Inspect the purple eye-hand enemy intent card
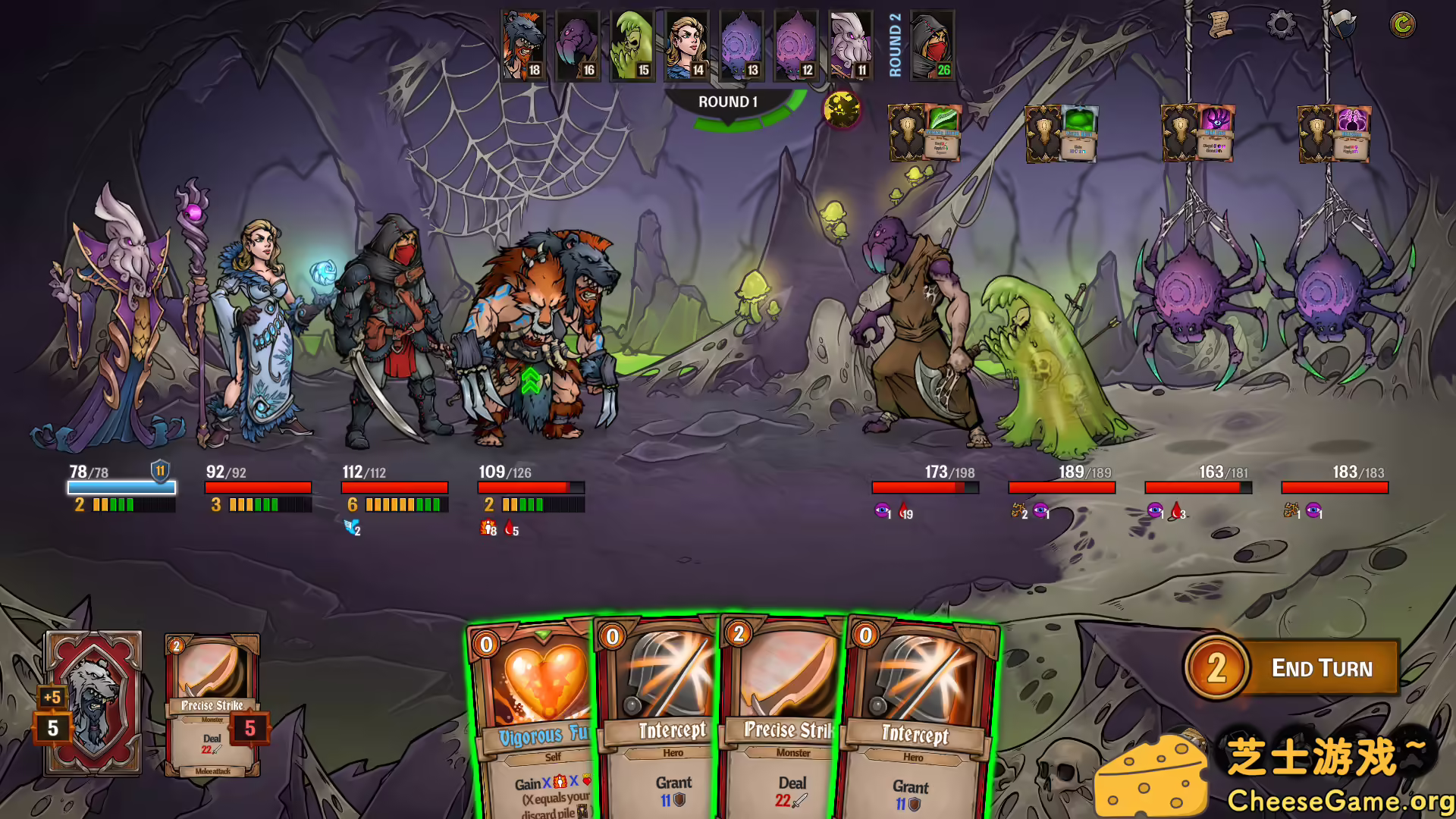This screenshot has width=1456, height=819. pos(1215,133)
